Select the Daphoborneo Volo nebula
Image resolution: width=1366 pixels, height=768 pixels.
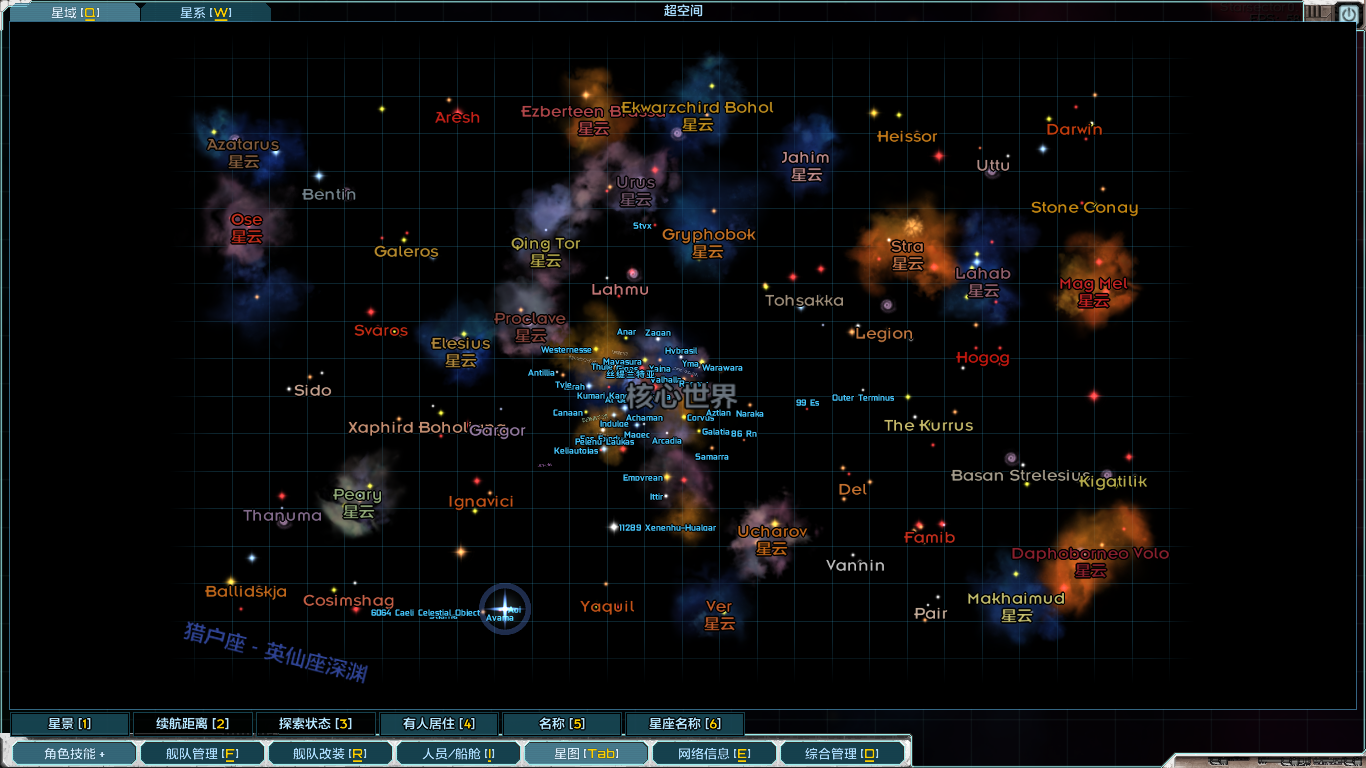pyautogui.click(x=1088, y=562)
